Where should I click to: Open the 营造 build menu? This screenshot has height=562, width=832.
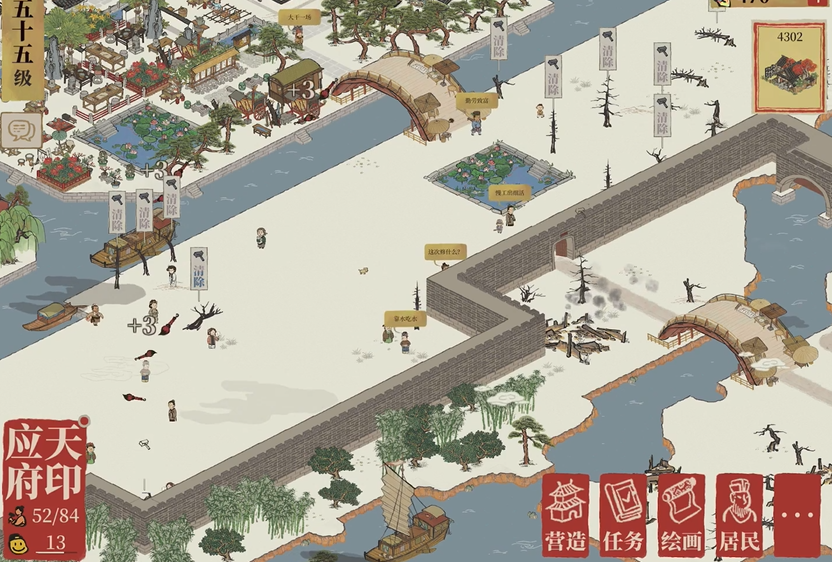pyautogui.click(x=566, y=515)
